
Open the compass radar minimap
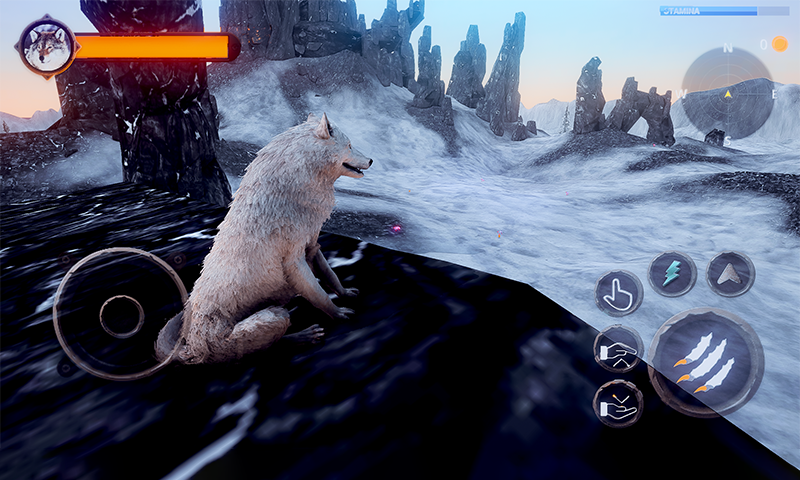point(727,93)
